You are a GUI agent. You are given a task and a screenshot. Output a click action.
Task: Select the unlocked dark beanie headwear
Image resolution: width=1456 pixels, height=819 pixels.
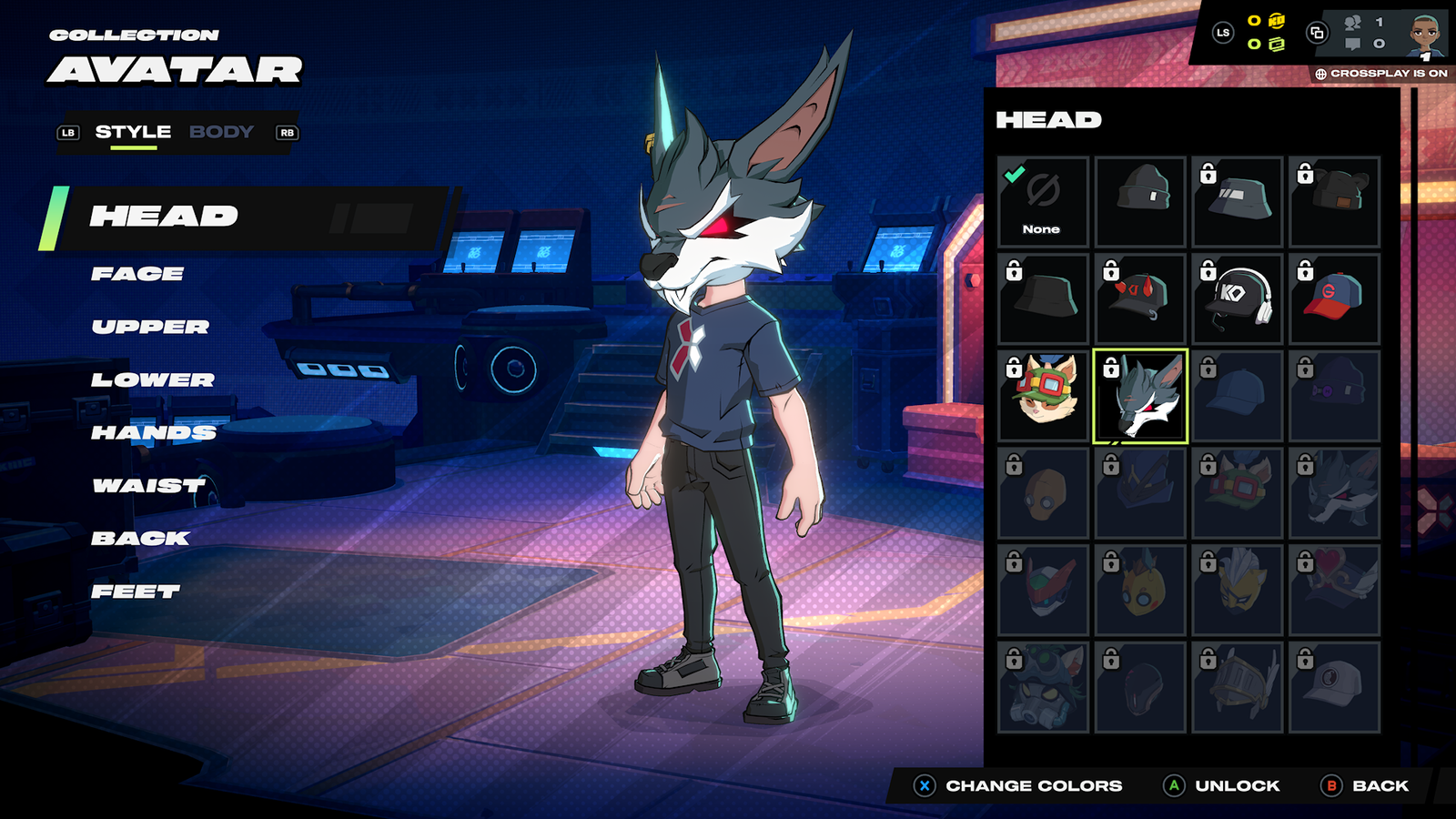(1140, 202)
